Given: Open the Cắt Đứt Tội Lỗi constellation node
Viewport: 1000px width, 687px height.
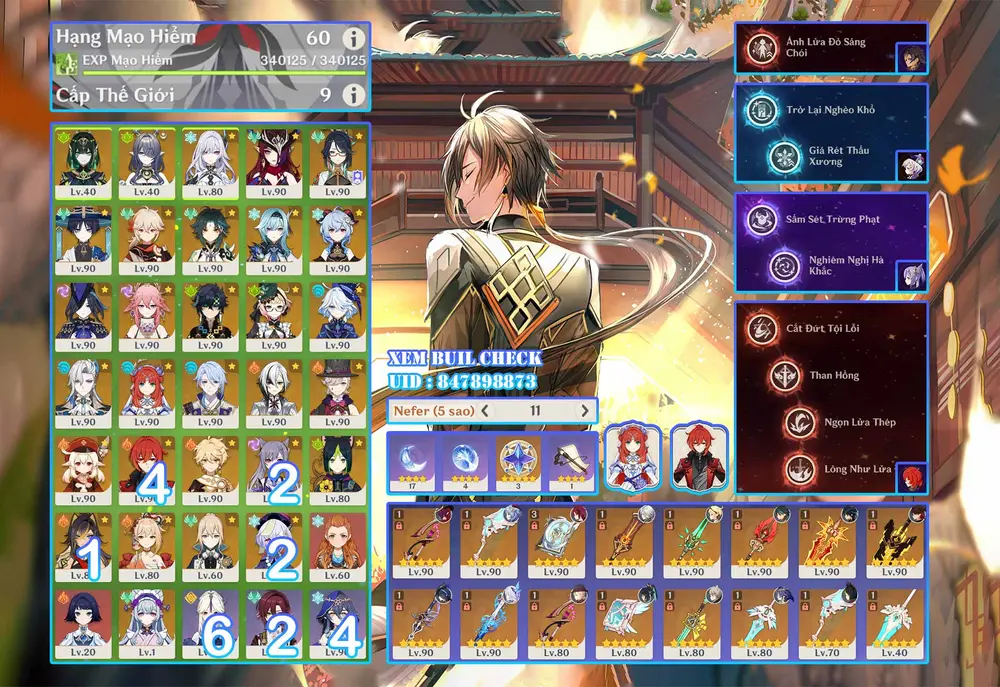Looking at the screenshot, I should (763, 329).
